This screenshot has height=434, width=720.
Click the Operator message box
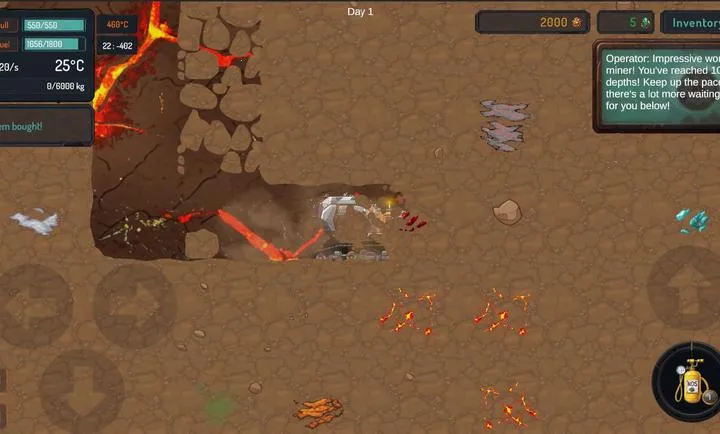(x=658, y=86)
